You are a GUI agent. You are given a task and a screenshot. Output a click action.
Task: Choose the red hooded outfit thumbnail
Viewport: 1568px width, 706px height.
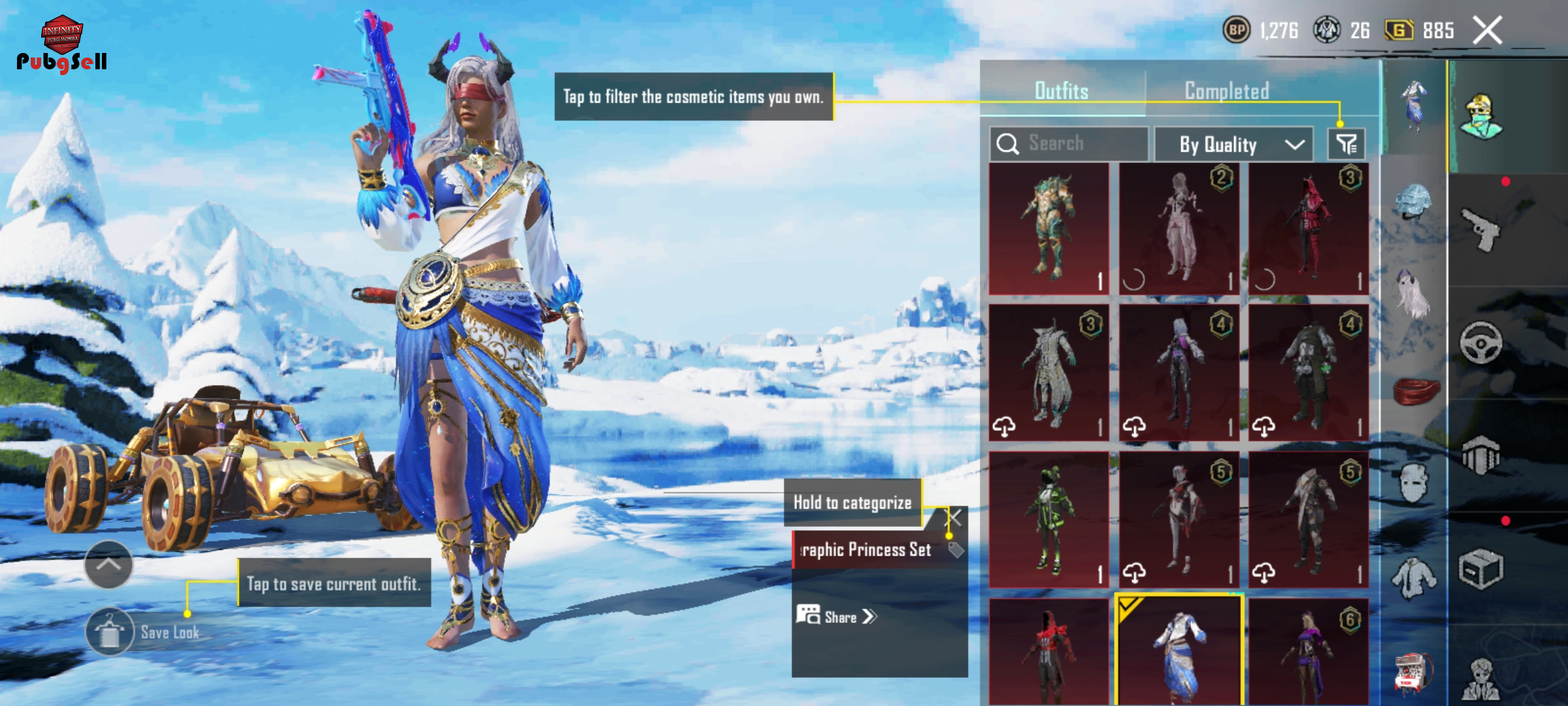[1309, 228]
